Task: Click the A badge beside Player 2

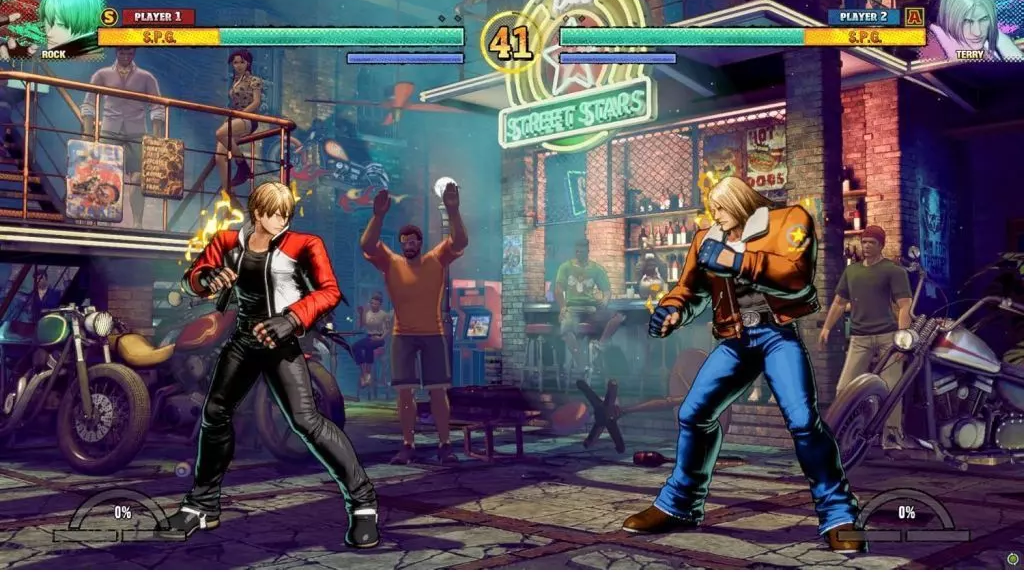Action: (x=914, y=16)
